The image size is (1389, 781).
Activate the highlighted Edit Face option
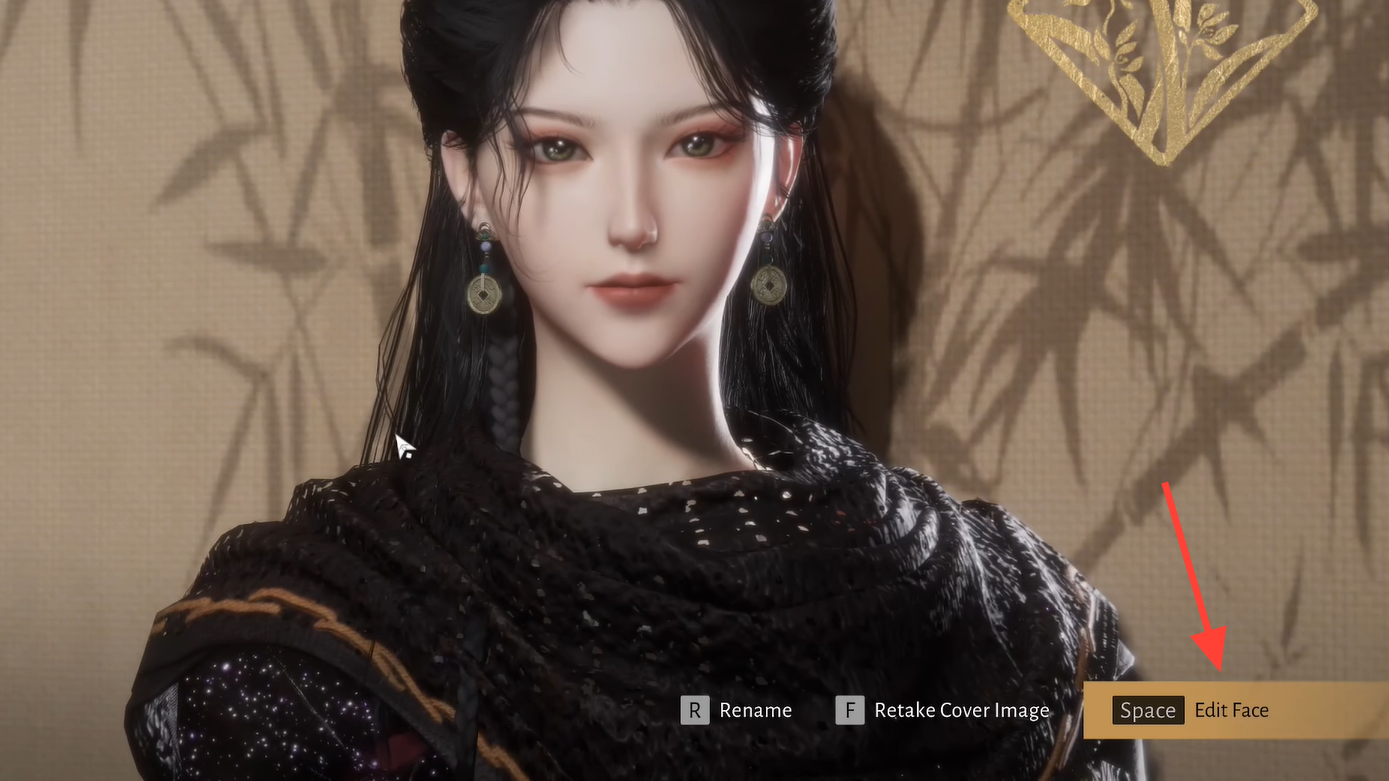[1231, 710]
